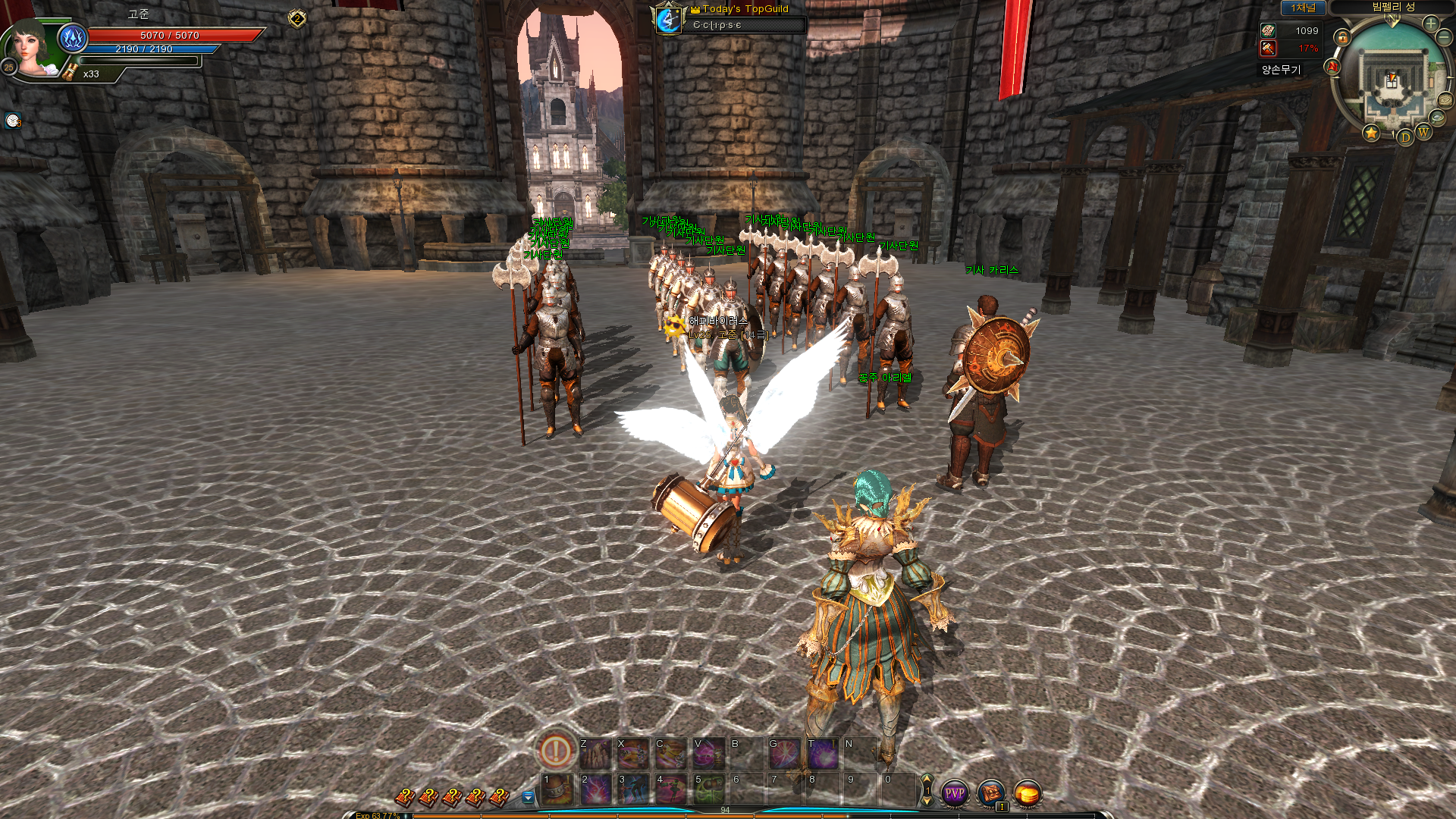Activate the skill in slot V

coord(709,753)
